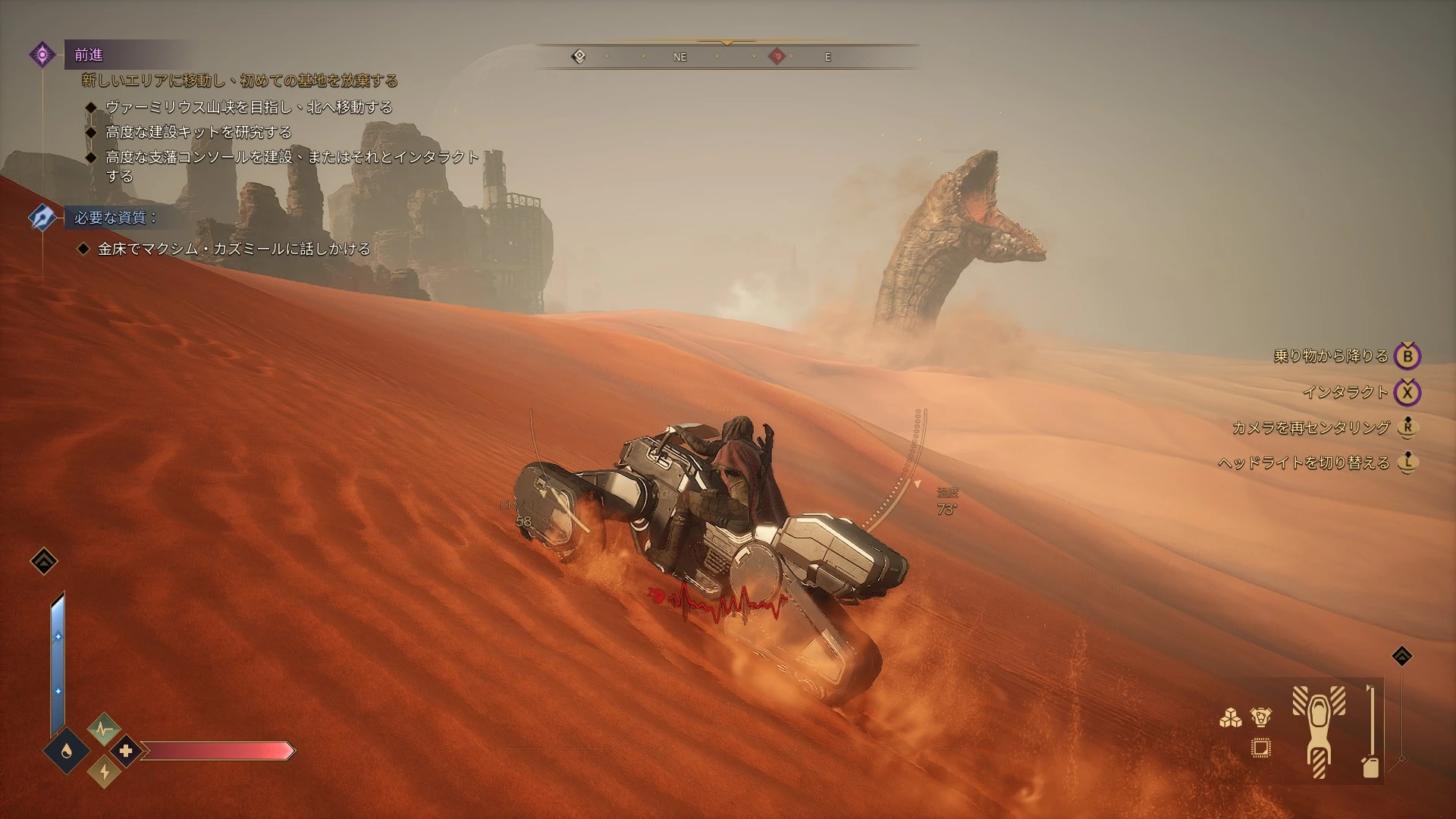The width and height of the screenshot is (1456, 819).
Task: Click the chevron diamond above the water gauge
Action: [44, 561]
